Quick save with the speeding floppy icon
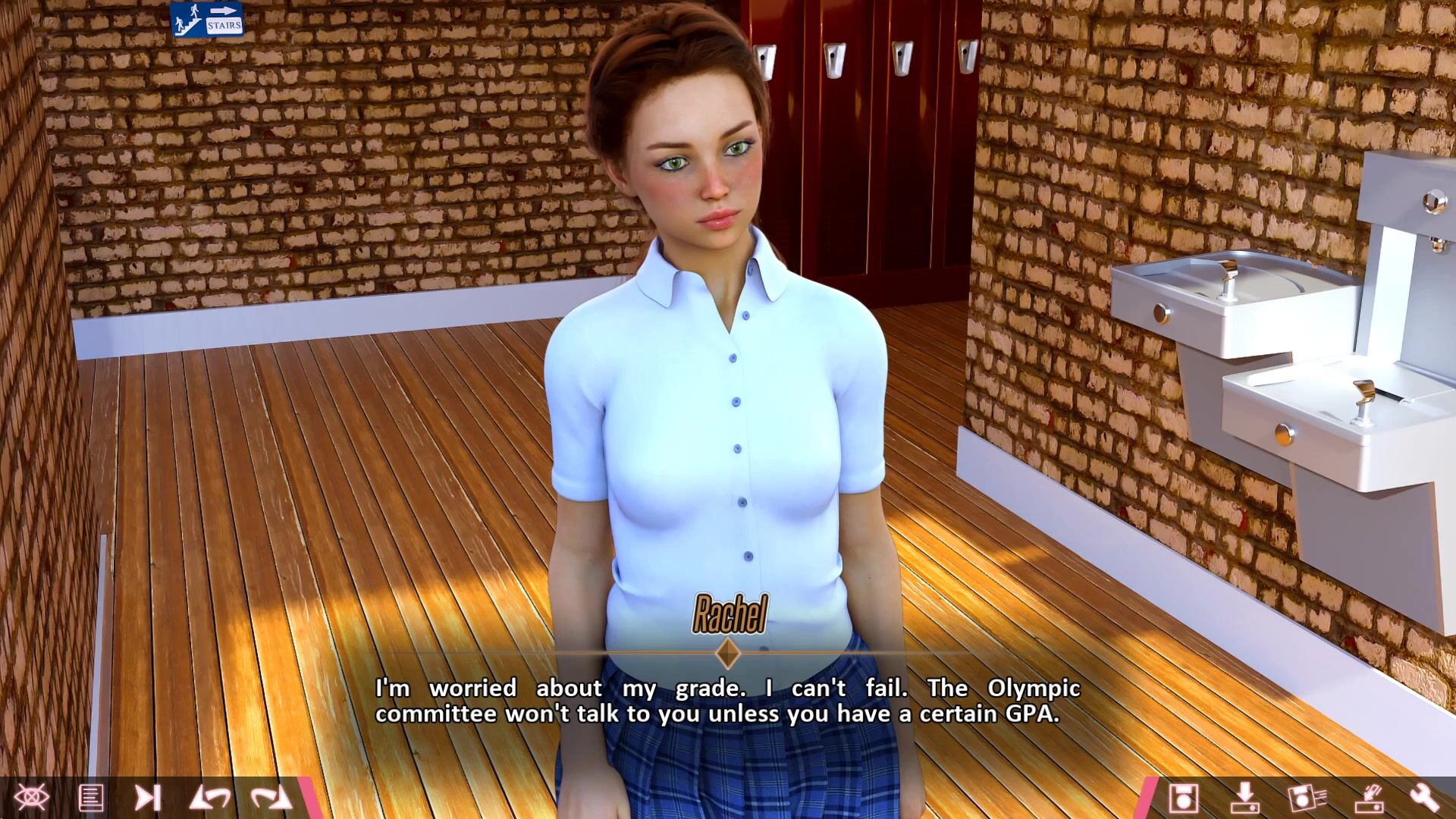1456x819 pixels. [x=1306, y=798]
